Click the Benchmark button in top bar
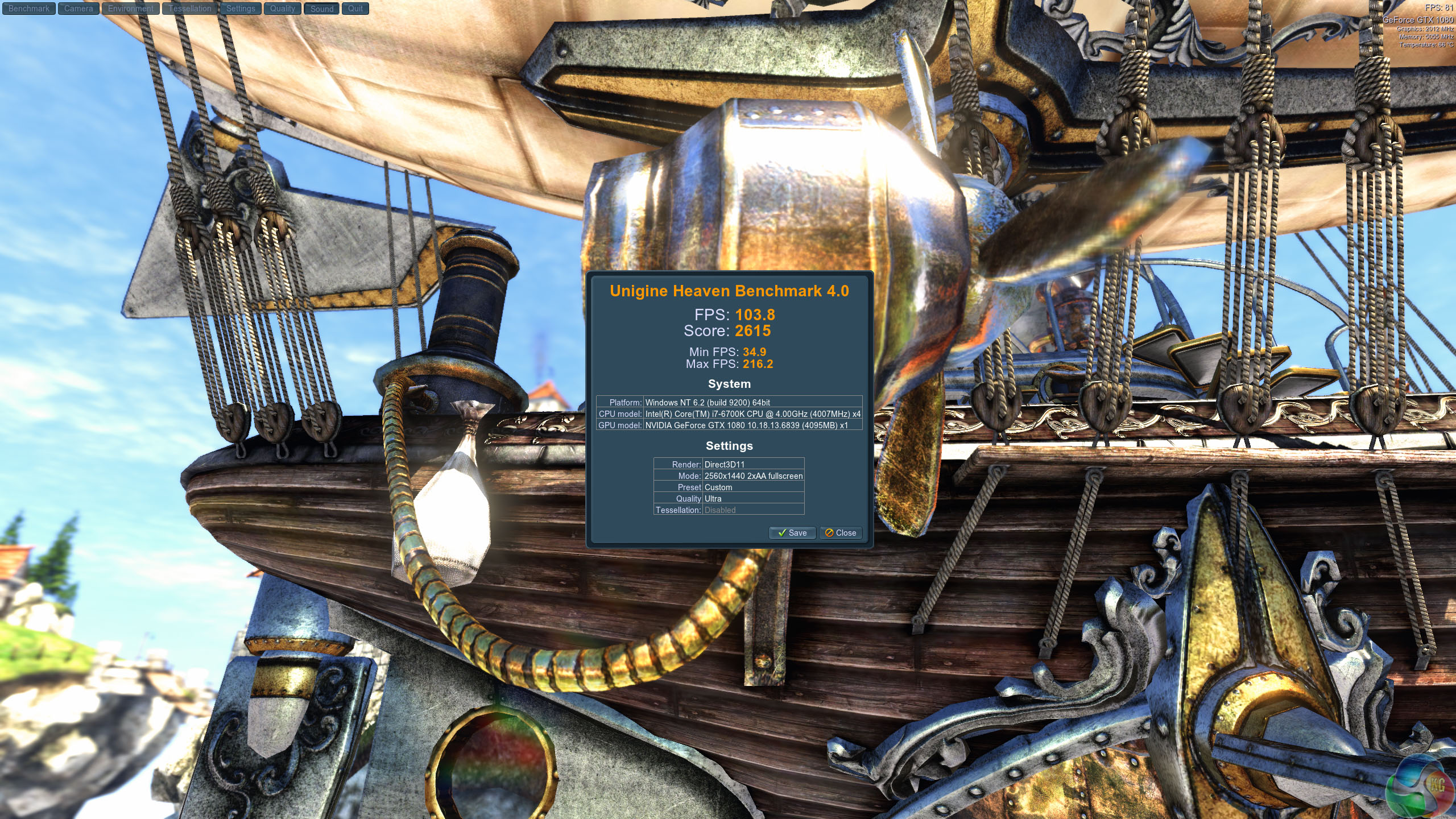Screen dimensions: 1456x819 point(28,9)
